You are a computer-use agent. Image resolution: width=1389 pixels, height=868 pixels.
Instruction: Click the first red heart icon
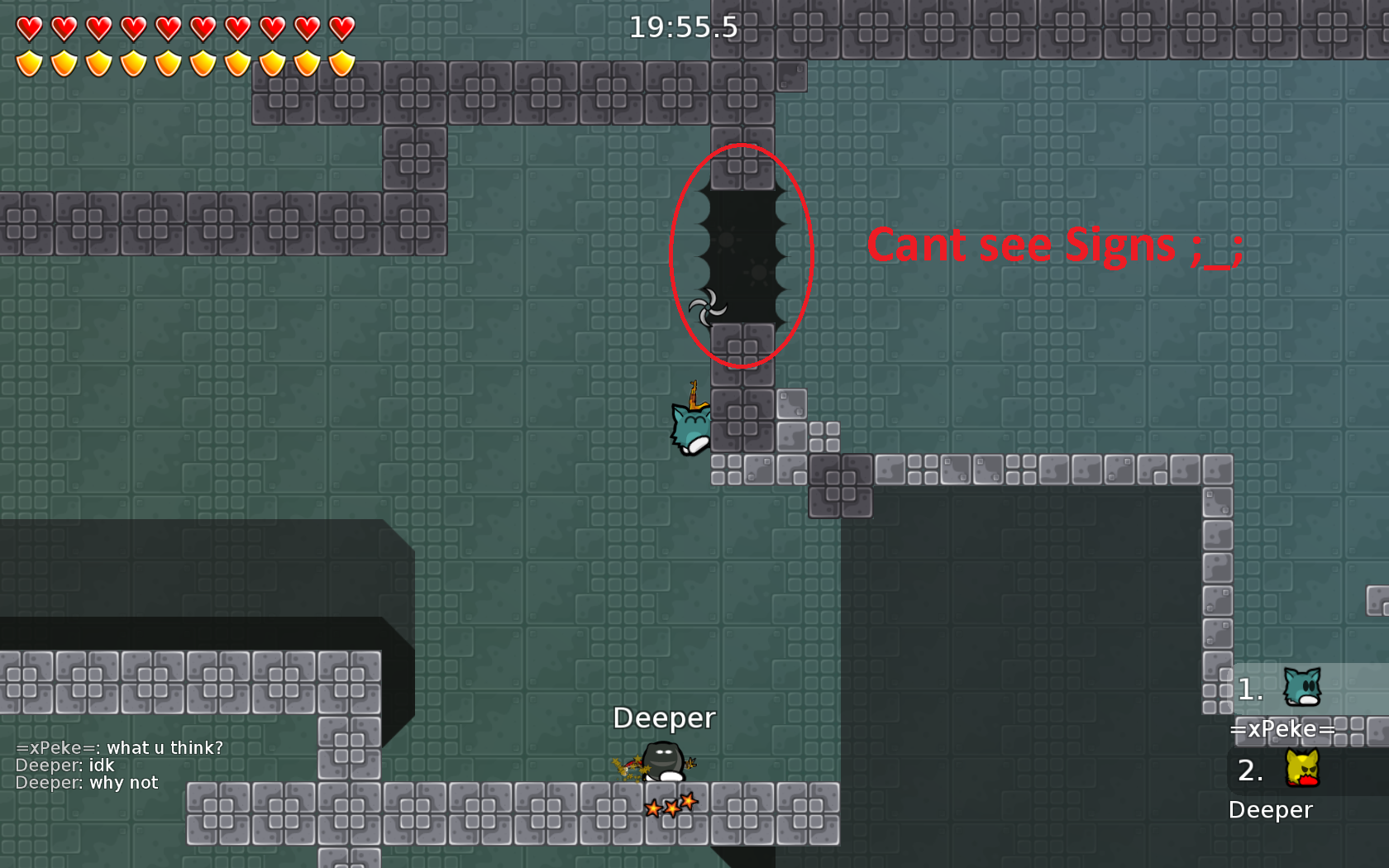[31, 26]
